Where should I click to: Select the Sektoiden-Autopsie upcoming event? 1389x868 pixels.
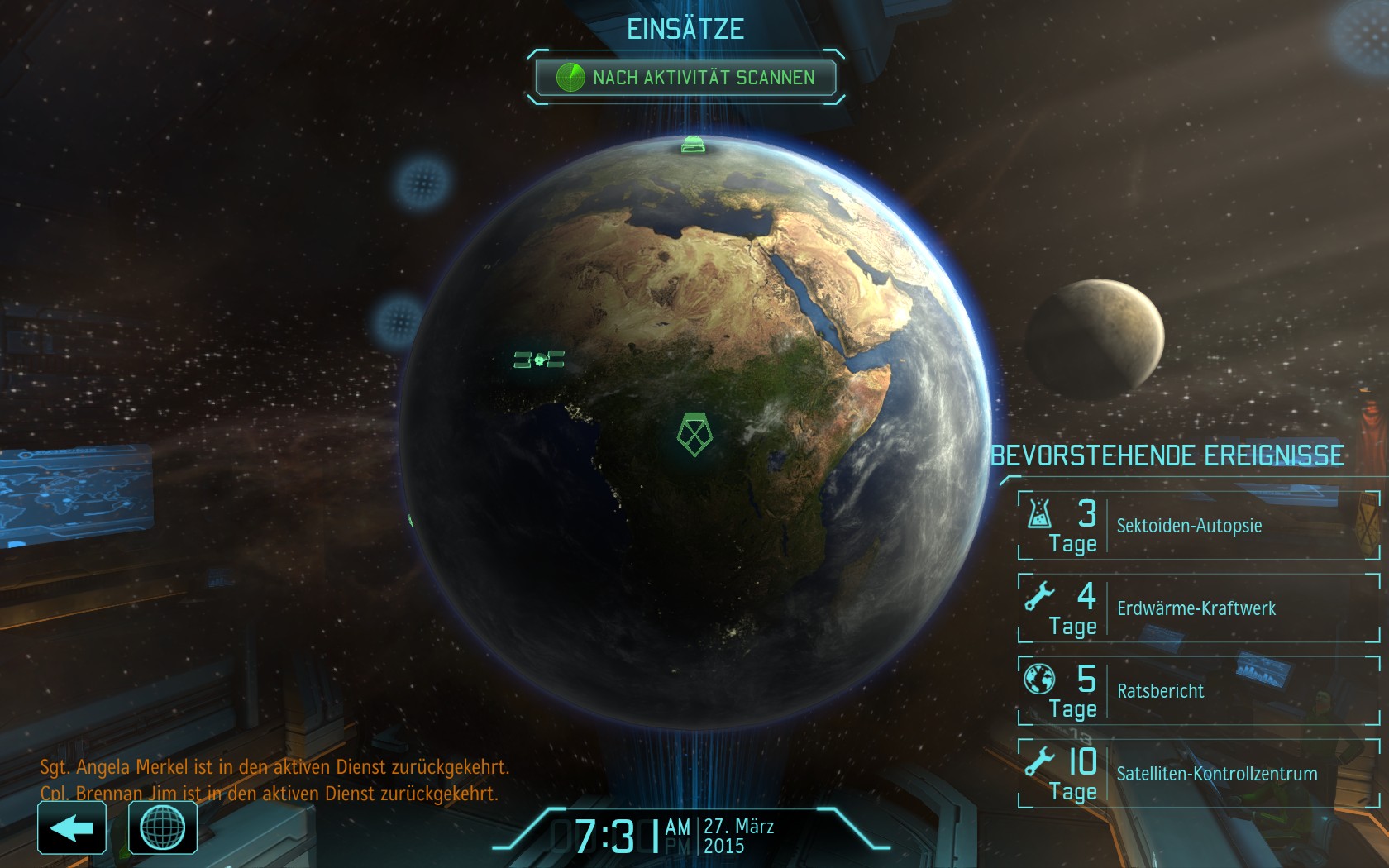1198,526
